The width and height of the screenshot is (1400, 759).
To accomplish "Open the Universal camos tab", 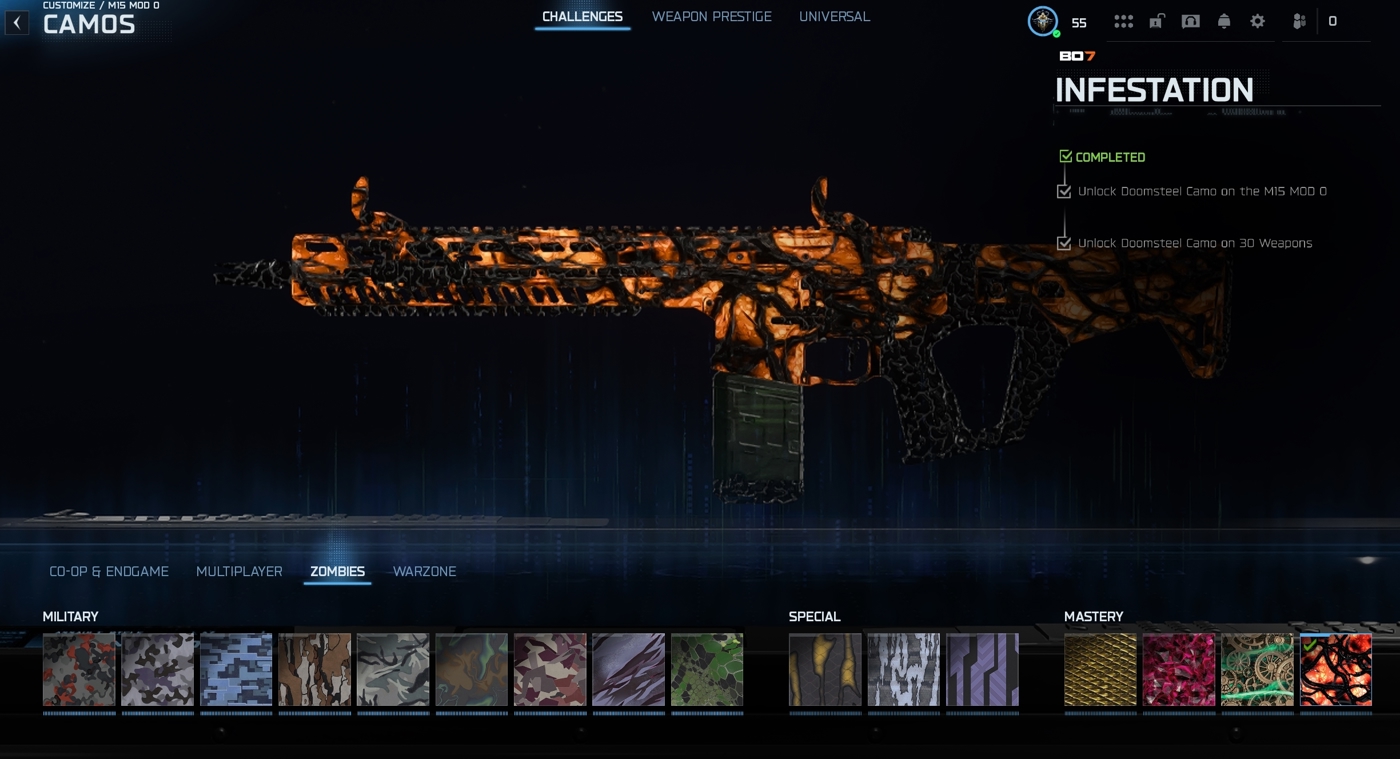I will tap(834, 17).
